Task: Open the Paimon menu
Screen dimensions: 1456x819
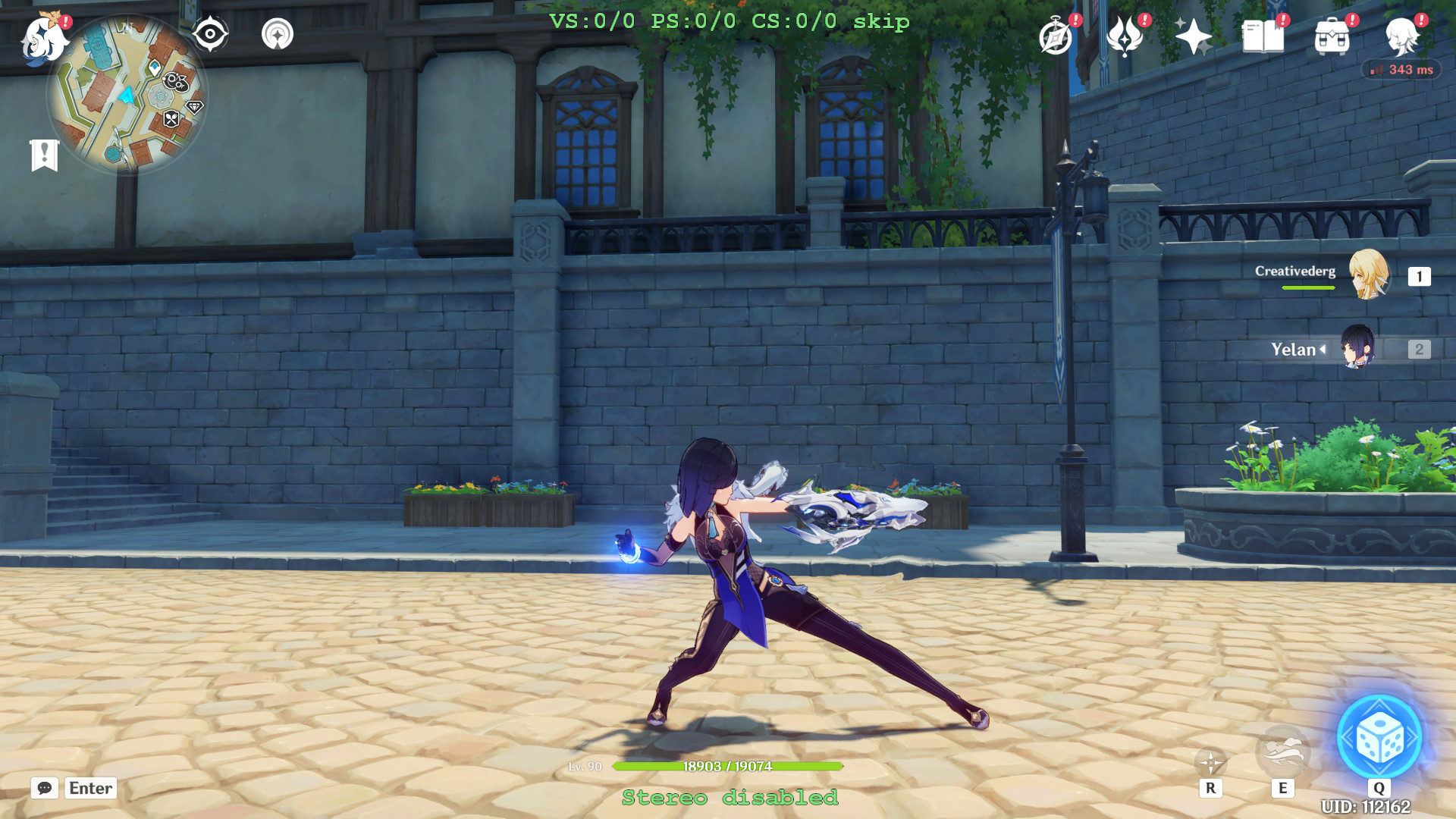Action: (43, 39)
